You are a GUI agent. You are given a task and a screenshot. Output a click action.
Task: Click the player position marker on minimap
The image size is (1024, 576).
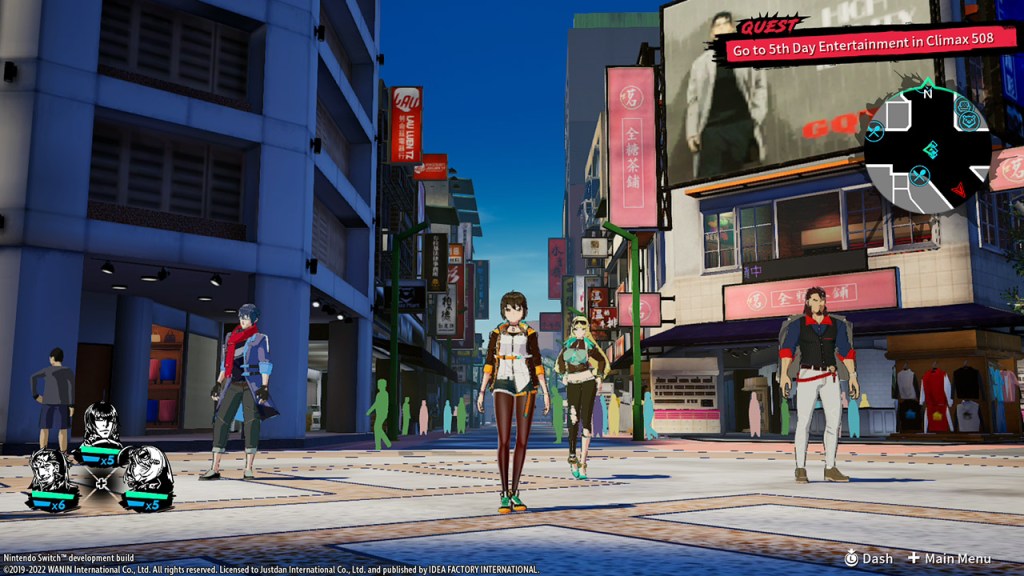pyautogui.click(x=930, y=150)
